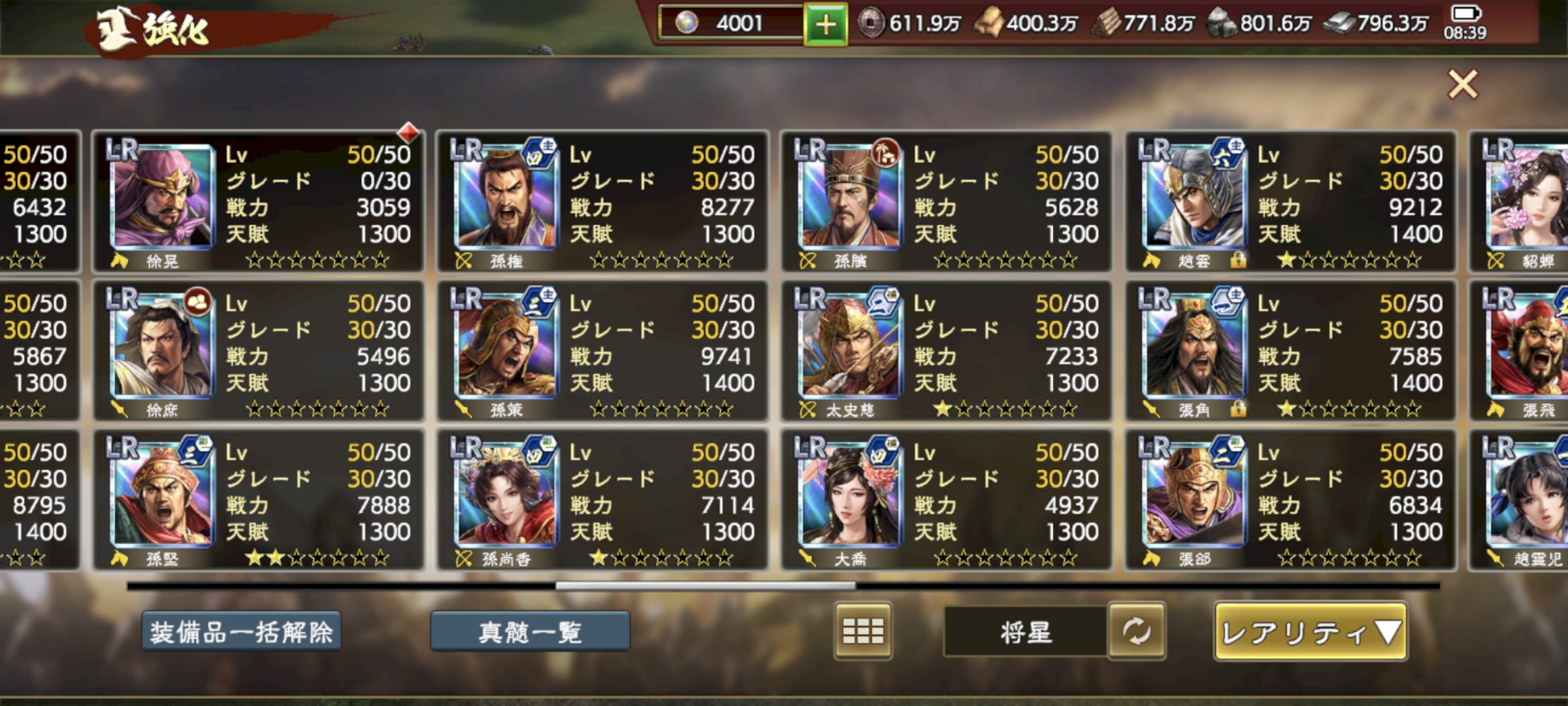
Task: Select the 徐庶 general card
Action: 258,350
